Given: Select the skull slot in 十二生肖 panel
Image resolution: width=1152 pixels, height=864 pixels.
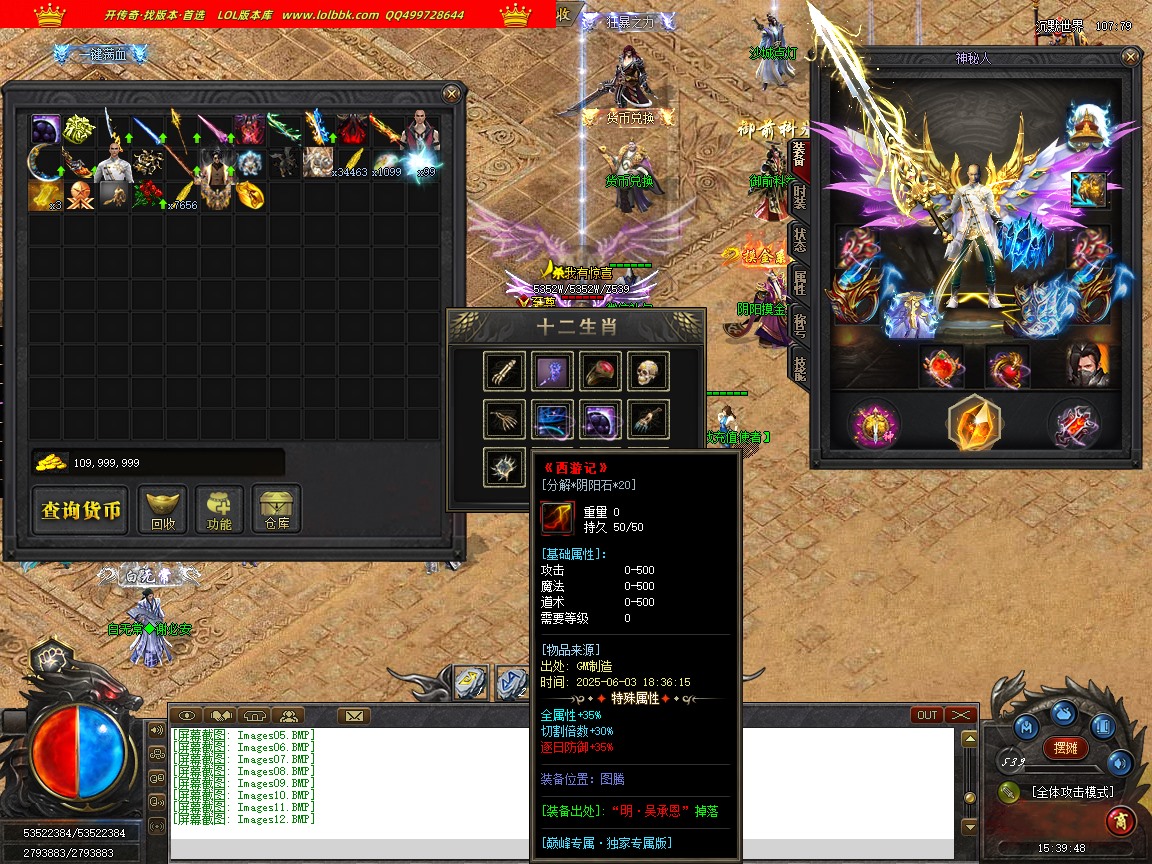Looking at the screenshot, I should coord(648,372).
